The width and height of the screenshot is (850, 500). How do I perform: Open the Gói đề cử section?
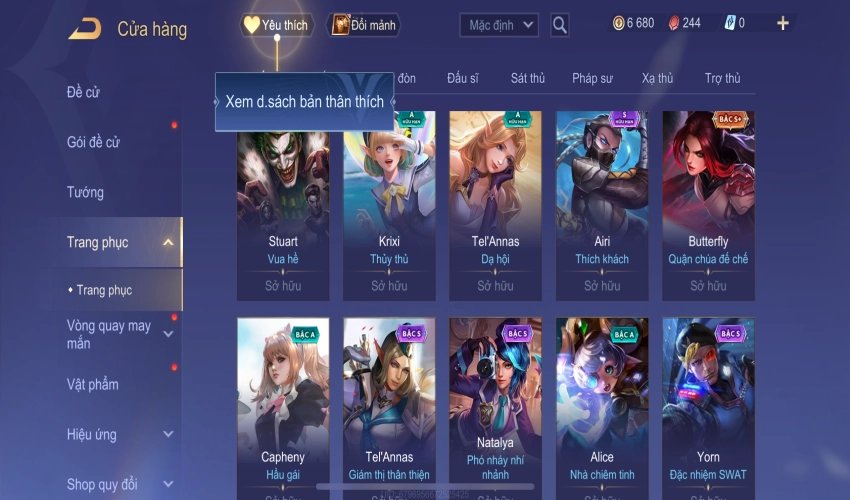(93, 142)
